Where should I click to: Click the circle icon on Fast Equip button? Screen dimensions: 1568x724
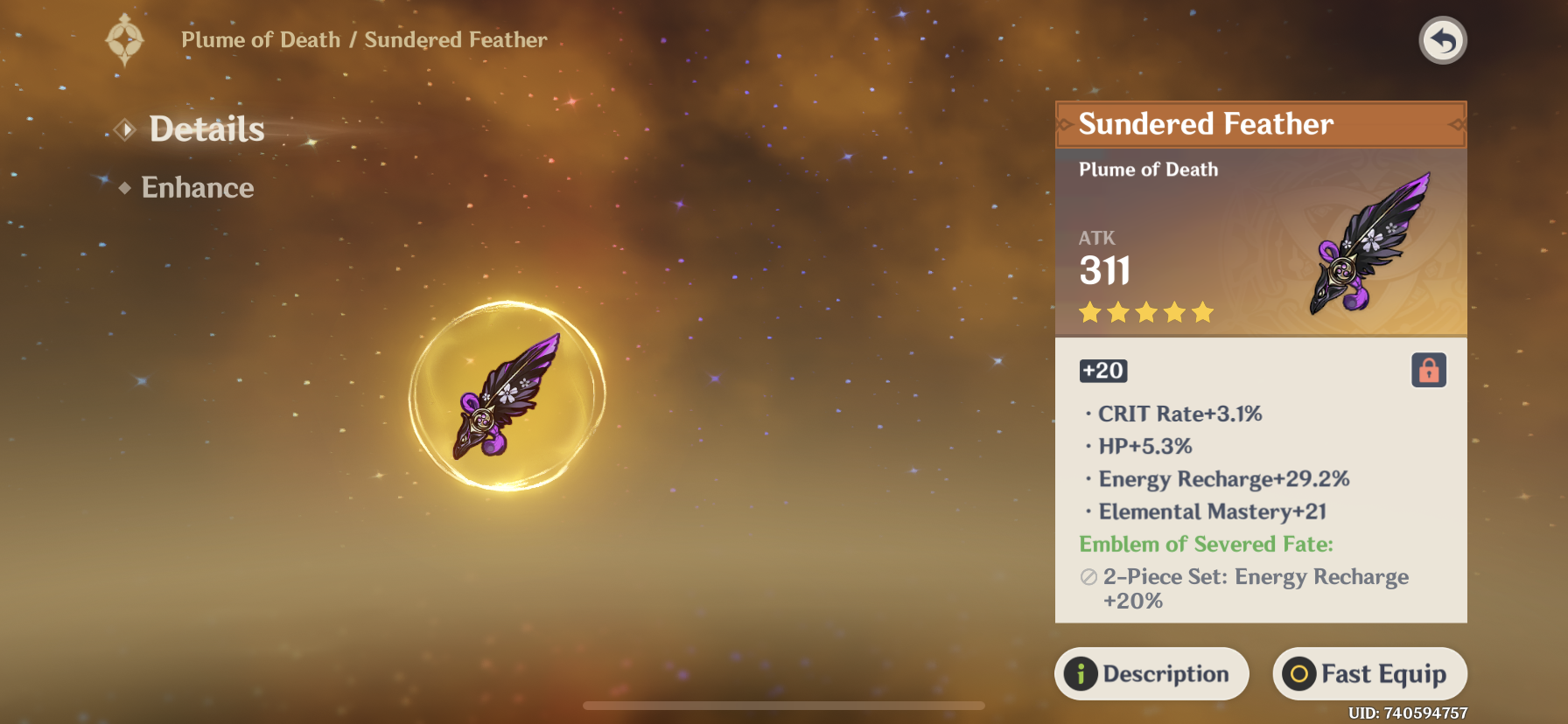pos(1298,673)
